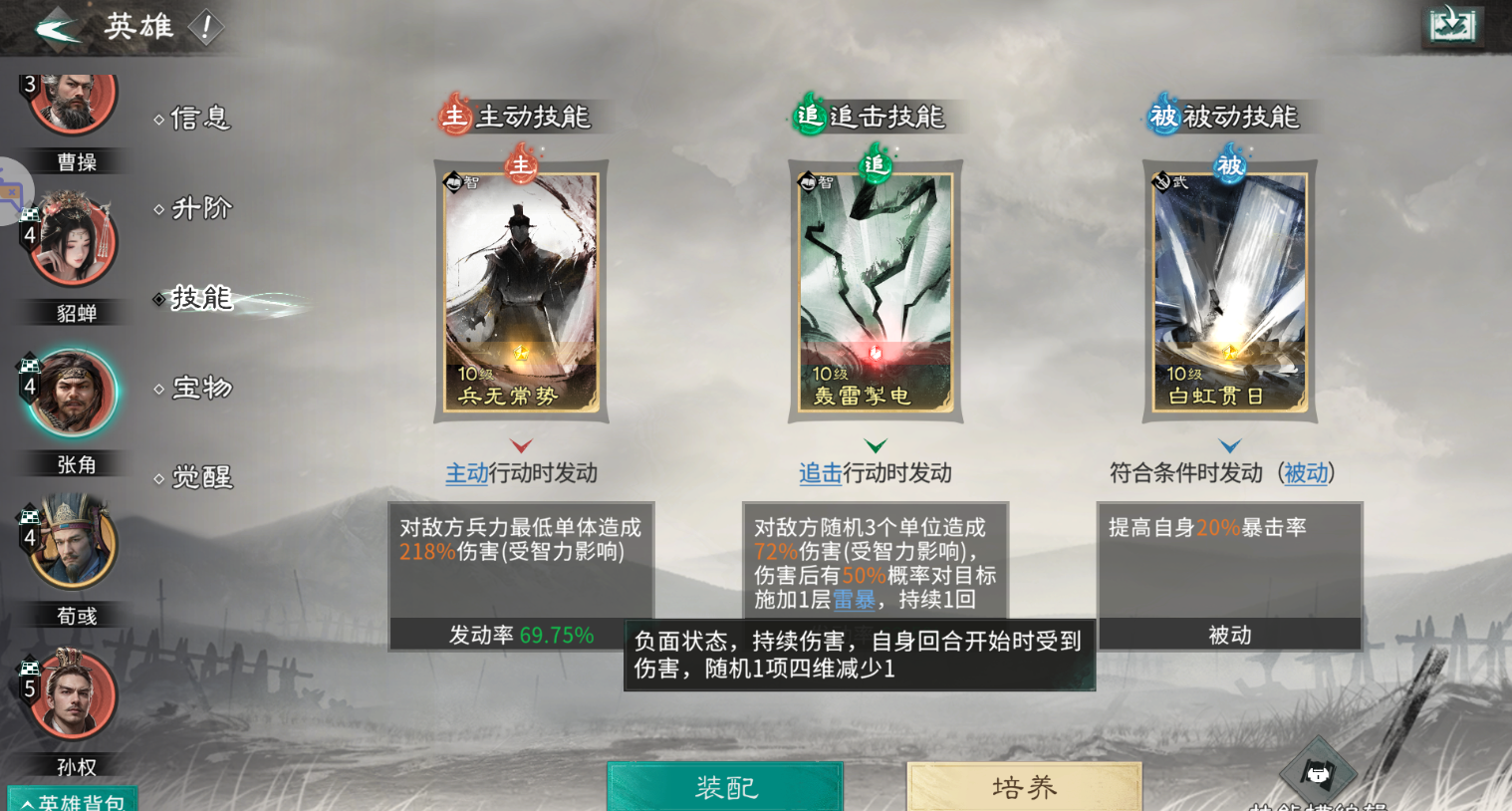Return using the back arrow icon
Image resolution: width=1512 pixels, height=811 pixels.
(x=58, y=27)
